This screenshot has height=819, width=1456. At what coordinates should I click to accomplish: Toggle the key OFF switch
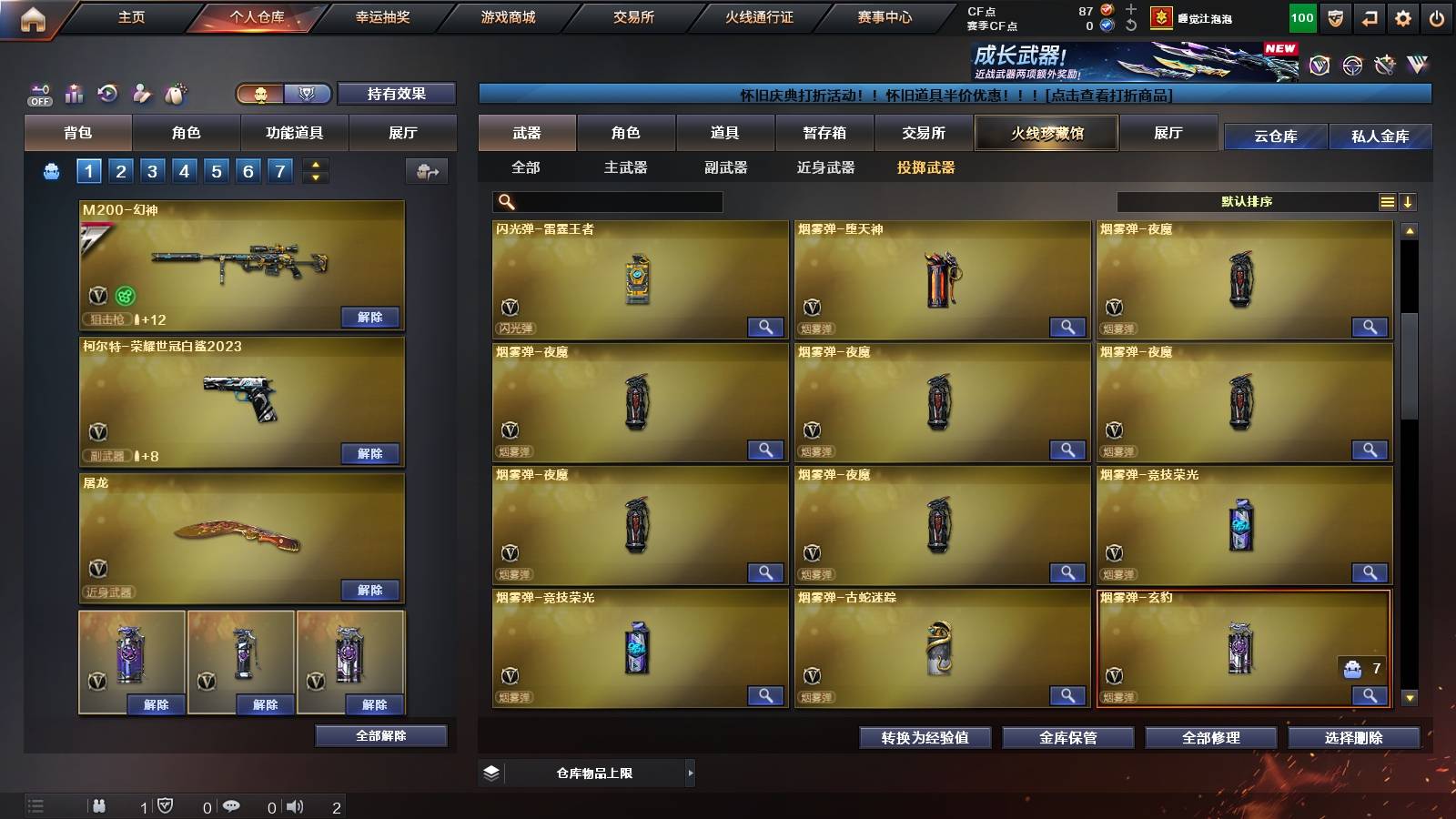click(x=38, y=94)
